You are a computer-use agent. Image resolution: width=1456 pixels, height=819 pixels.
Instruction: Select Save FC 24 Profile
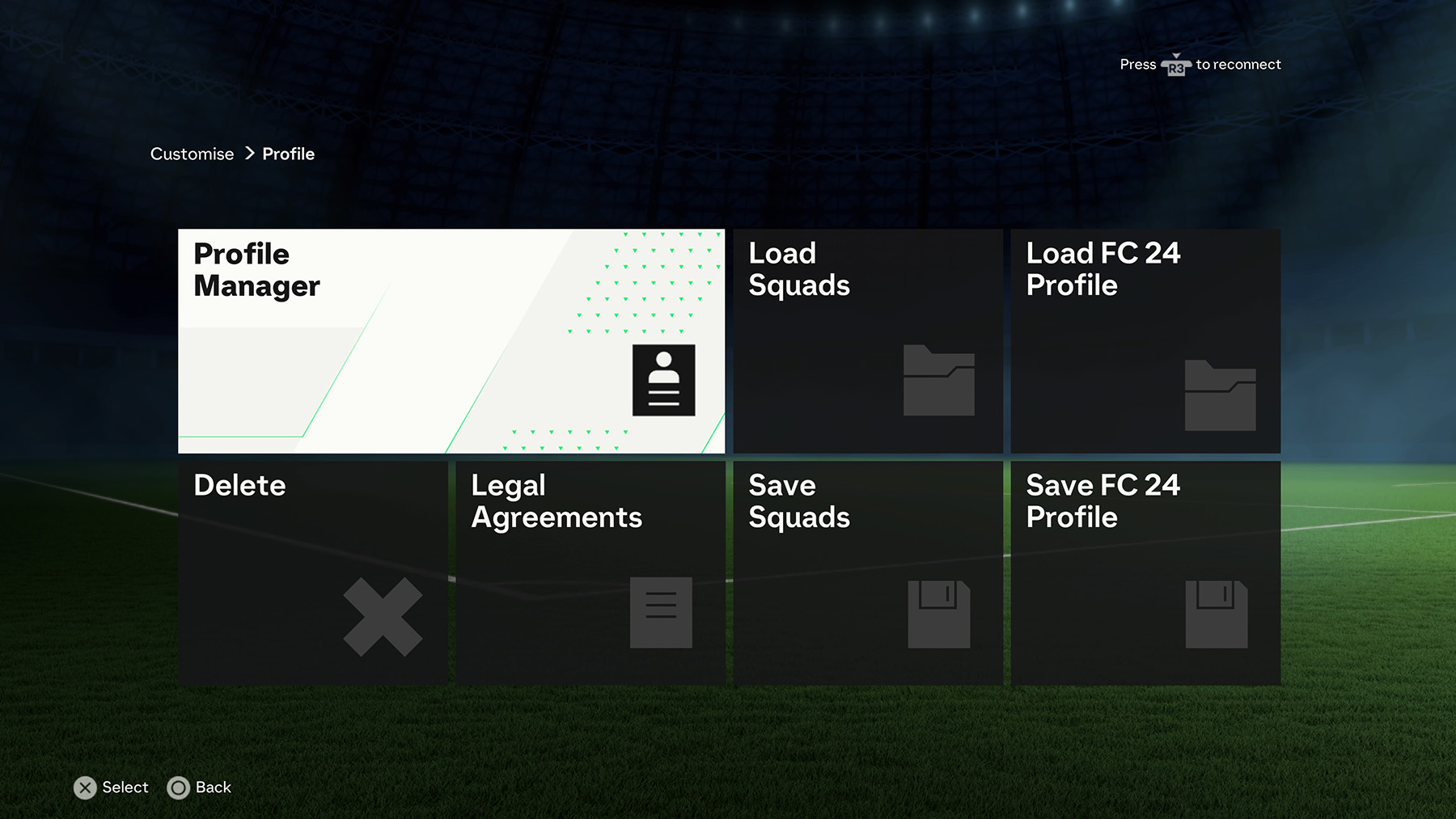tap(1145, 572)
